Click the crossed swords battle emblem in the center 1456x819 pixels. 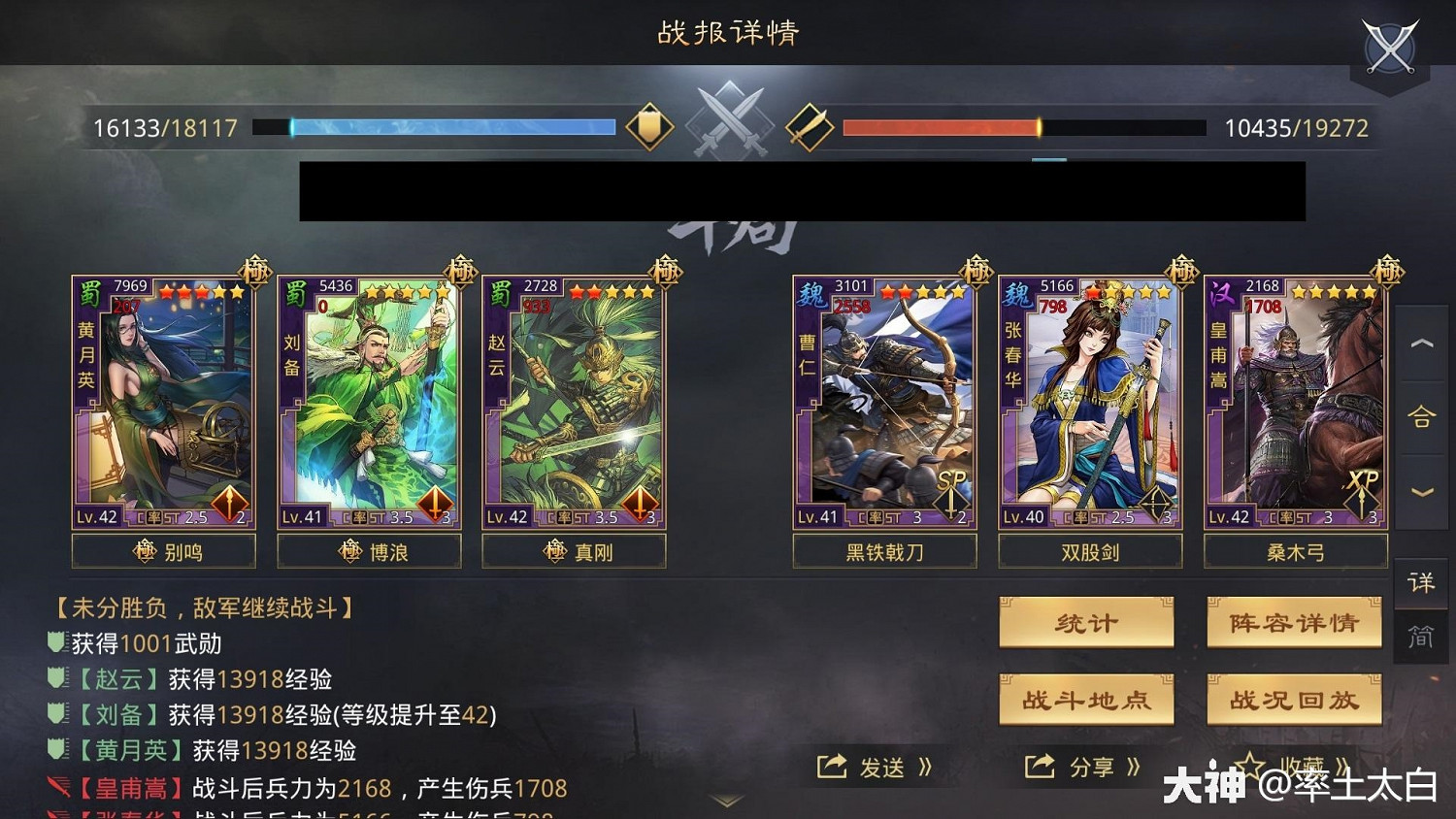[729, 121]
